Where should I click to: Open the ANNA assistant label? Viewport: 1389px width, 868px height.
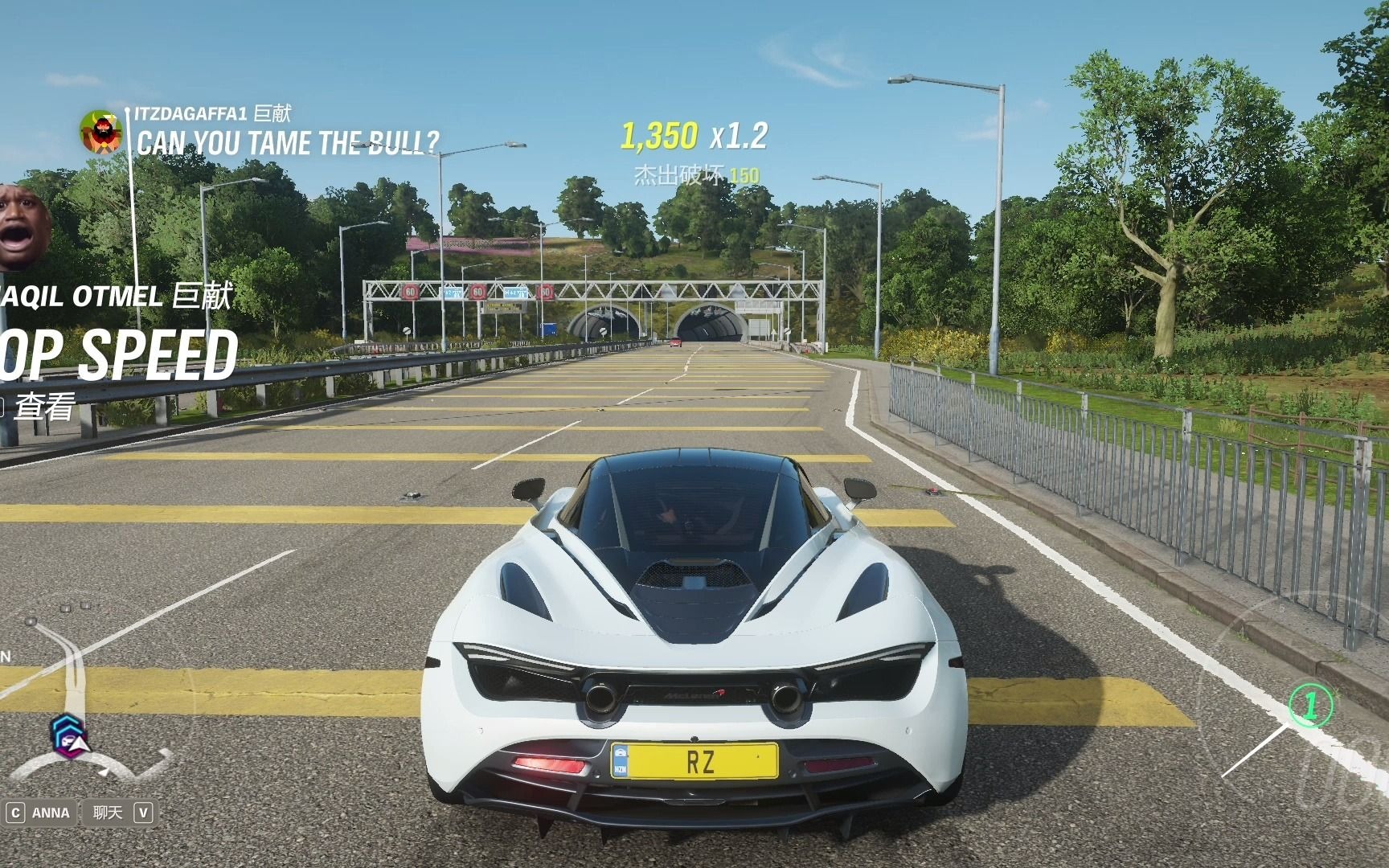pyautogui.click(x=51, y=813)
